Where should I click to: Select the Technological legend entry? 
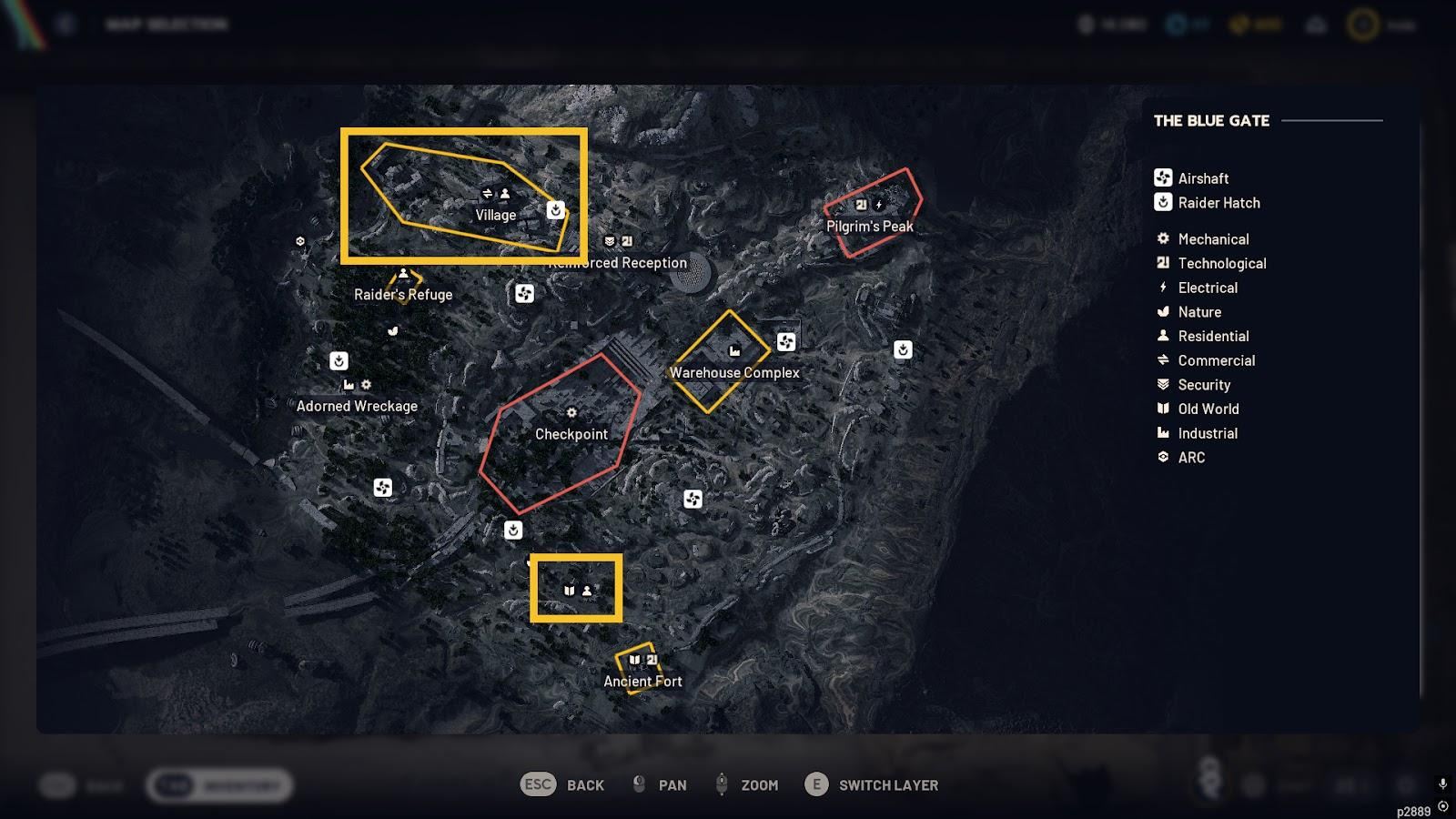click(x=1221, y=263)
